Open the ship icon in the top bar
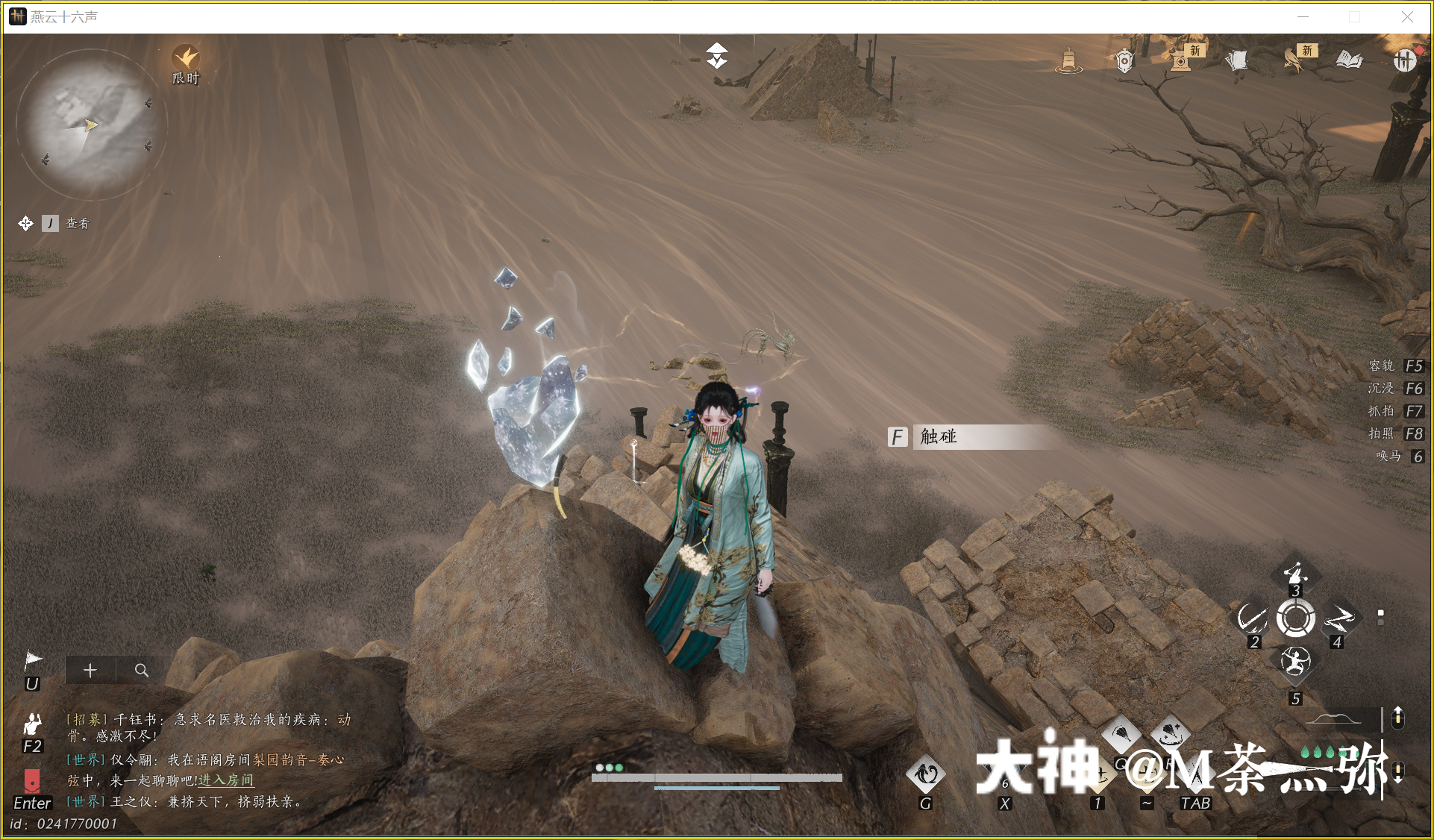The width and height of the screenshot is (1434, 840). pos(1068,60)
